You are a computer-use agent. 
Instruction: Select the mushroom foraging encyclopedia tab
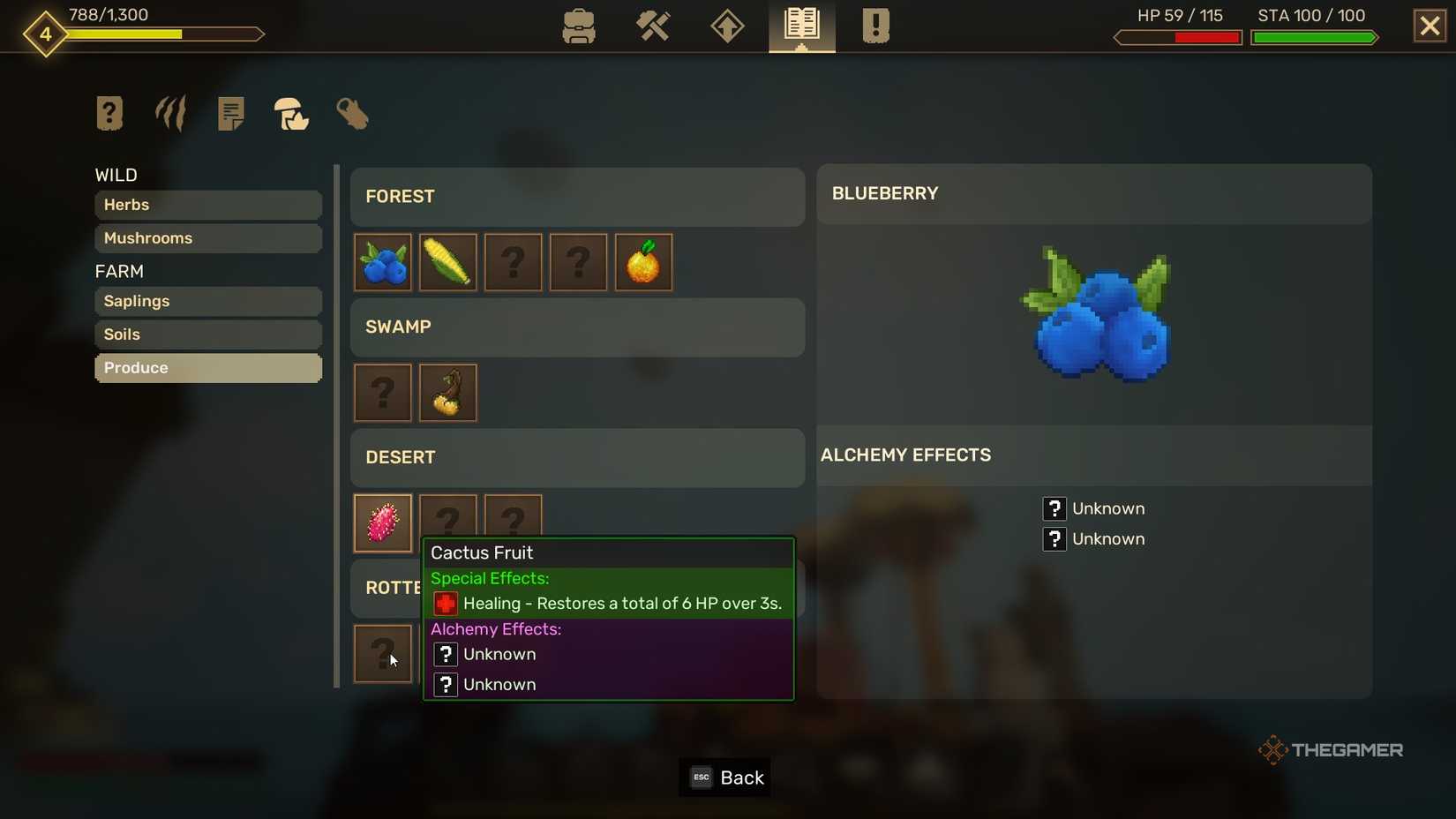pyautogui.click(x=291, y=115)
